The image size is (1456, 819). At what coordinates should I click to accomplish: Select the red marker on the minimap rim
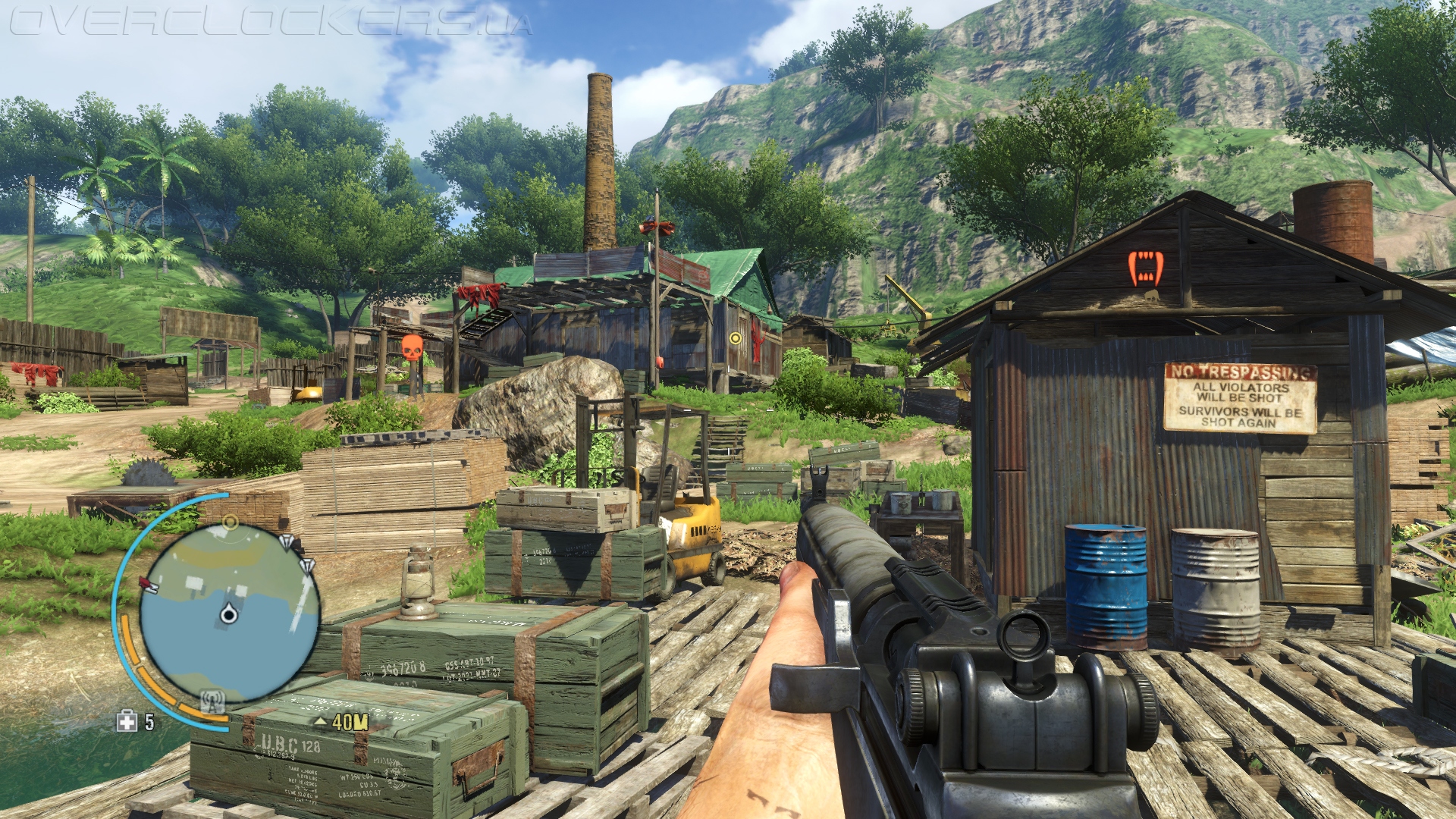tap(148, 584)
